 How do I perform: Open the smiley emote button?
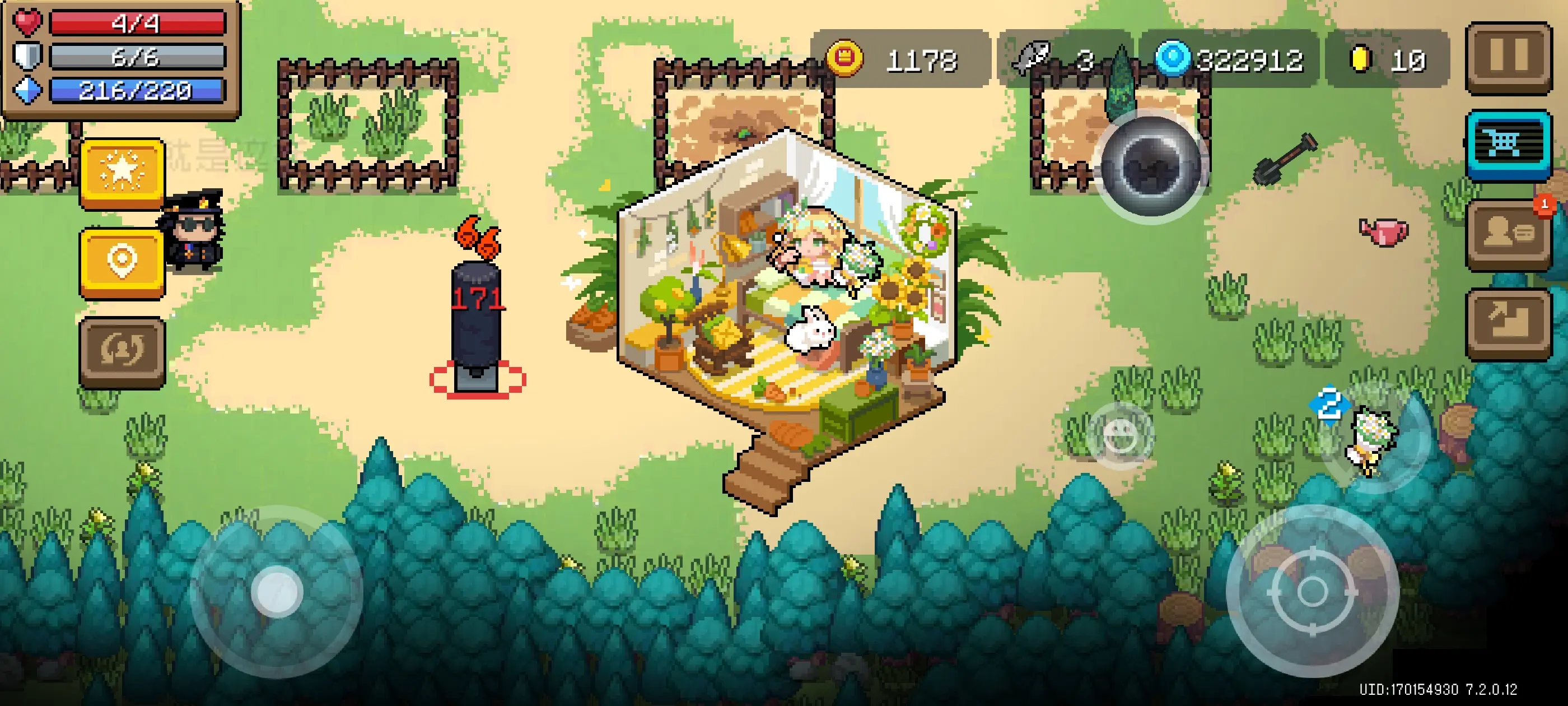click(1120, 435)
